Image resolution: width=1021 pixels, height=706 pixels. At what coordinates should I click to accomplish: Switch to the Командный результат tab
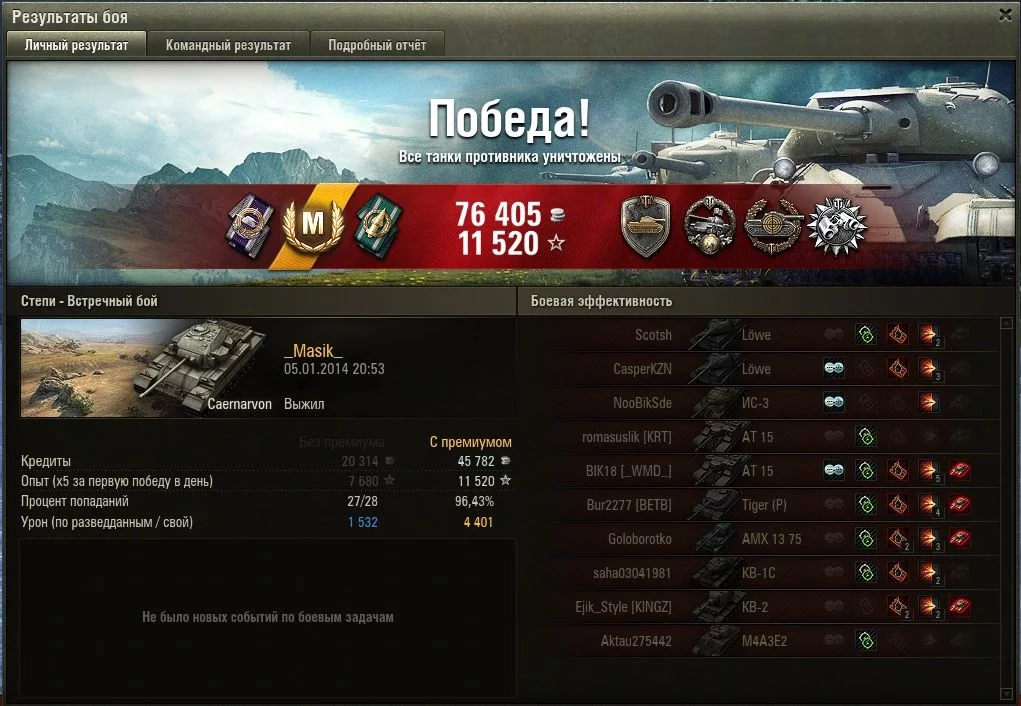[228, 45]
